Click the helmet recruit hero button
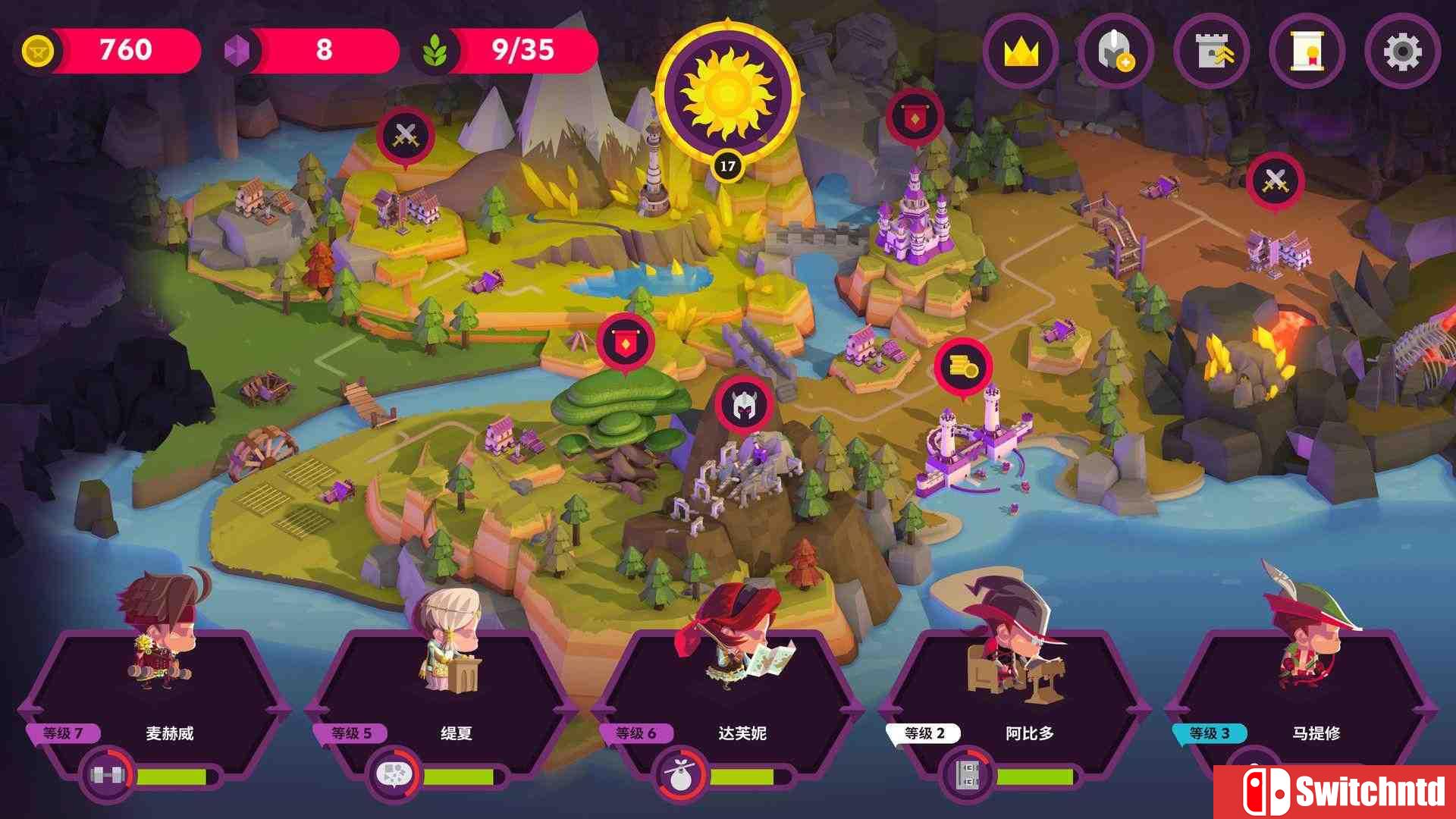Viewport: 1456px width, 819px height. point(1116,52)
